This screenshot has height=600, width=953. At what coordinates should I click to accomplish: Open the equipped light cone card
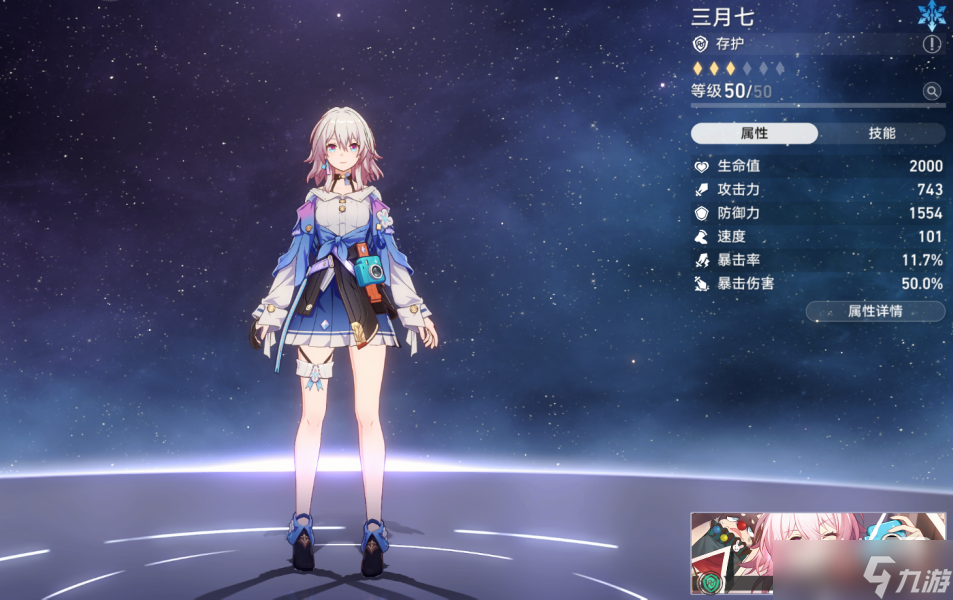817,553
